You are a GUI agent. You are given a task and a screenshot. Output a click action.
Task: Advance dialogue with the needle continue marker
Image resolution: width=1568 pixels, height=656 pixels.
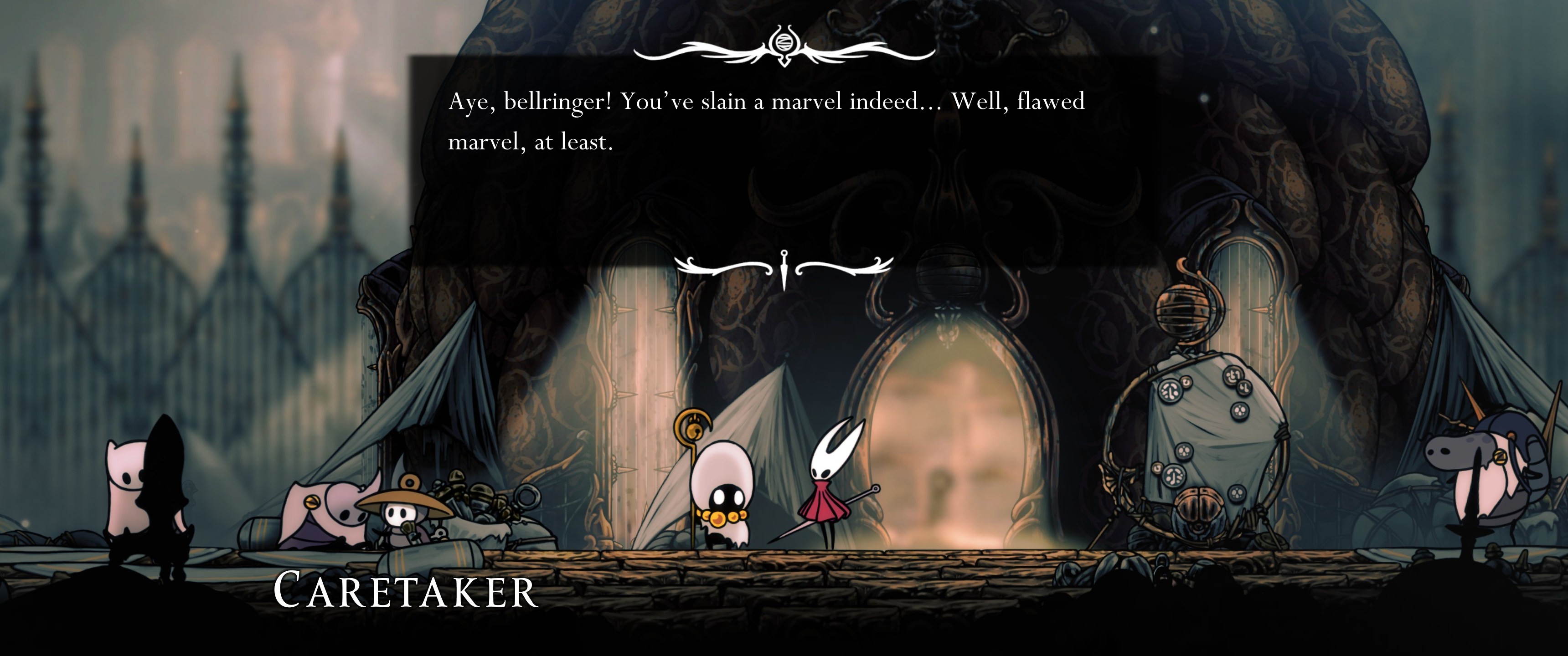[x=784, y=268]
